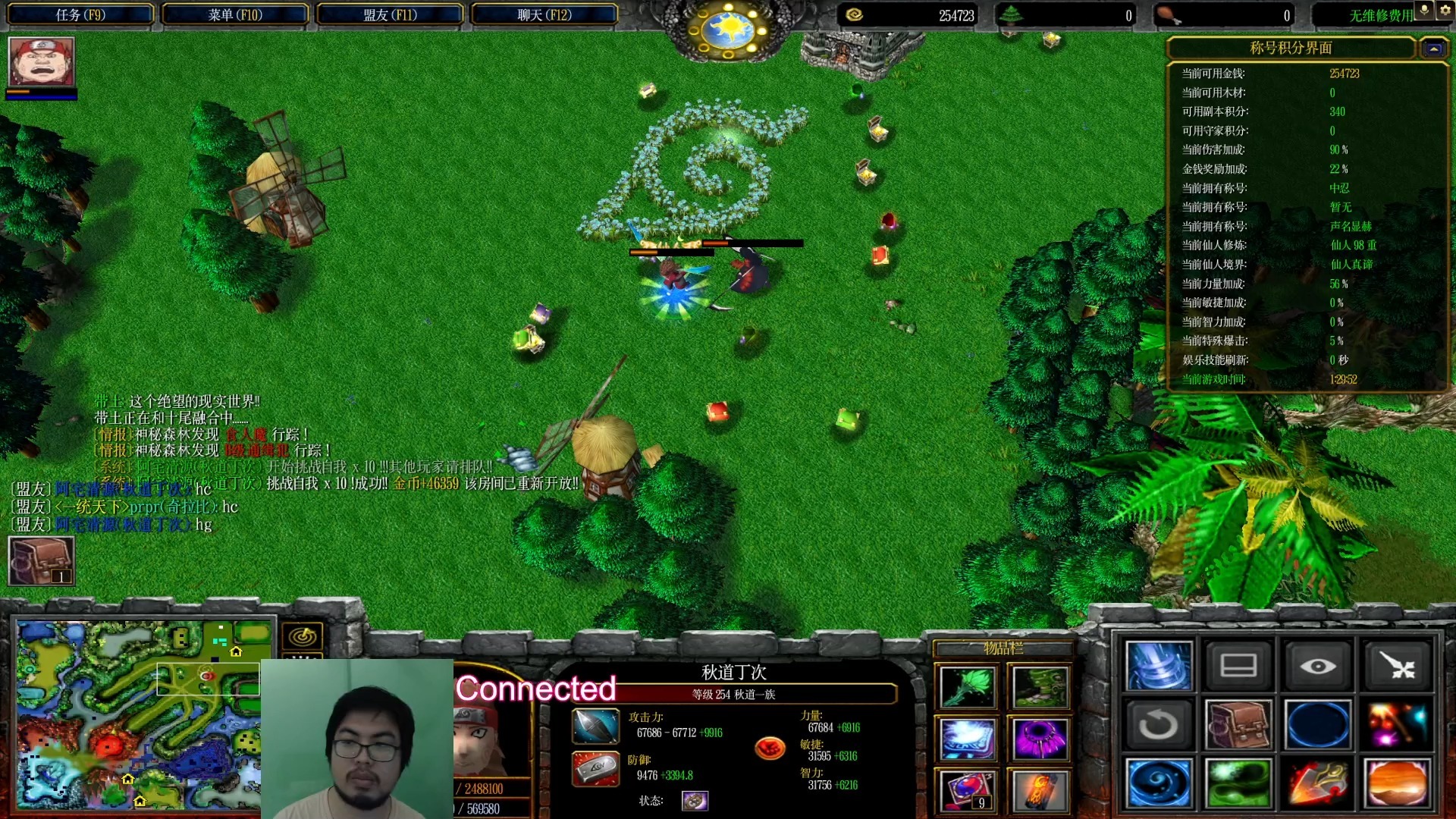Open the 菜单 (F10) main menu
Viewport: 1456px width, 819px height.
point(235,14)
